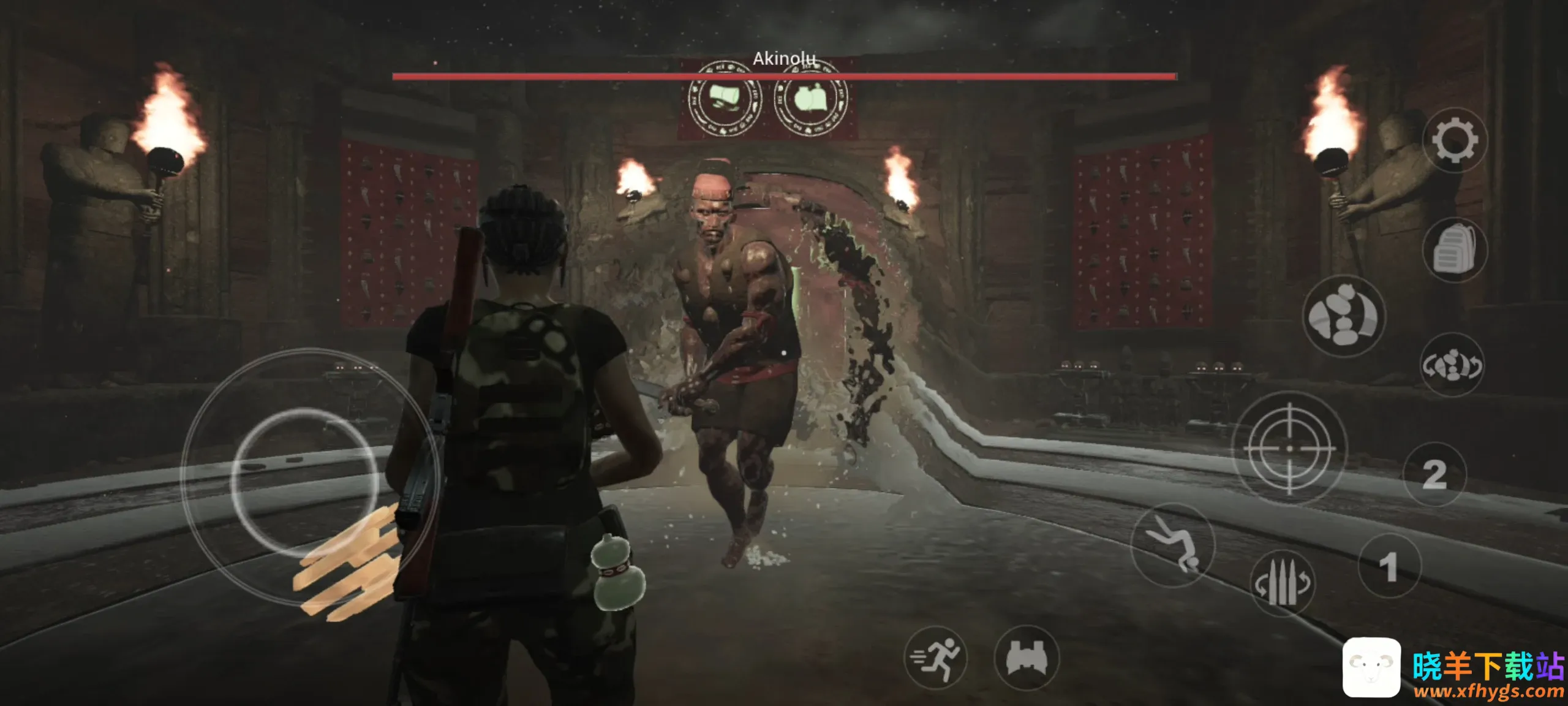Click the sheep logo watermark
The height and width of the screenshot is (706, 1568).
pos(1371,667)
